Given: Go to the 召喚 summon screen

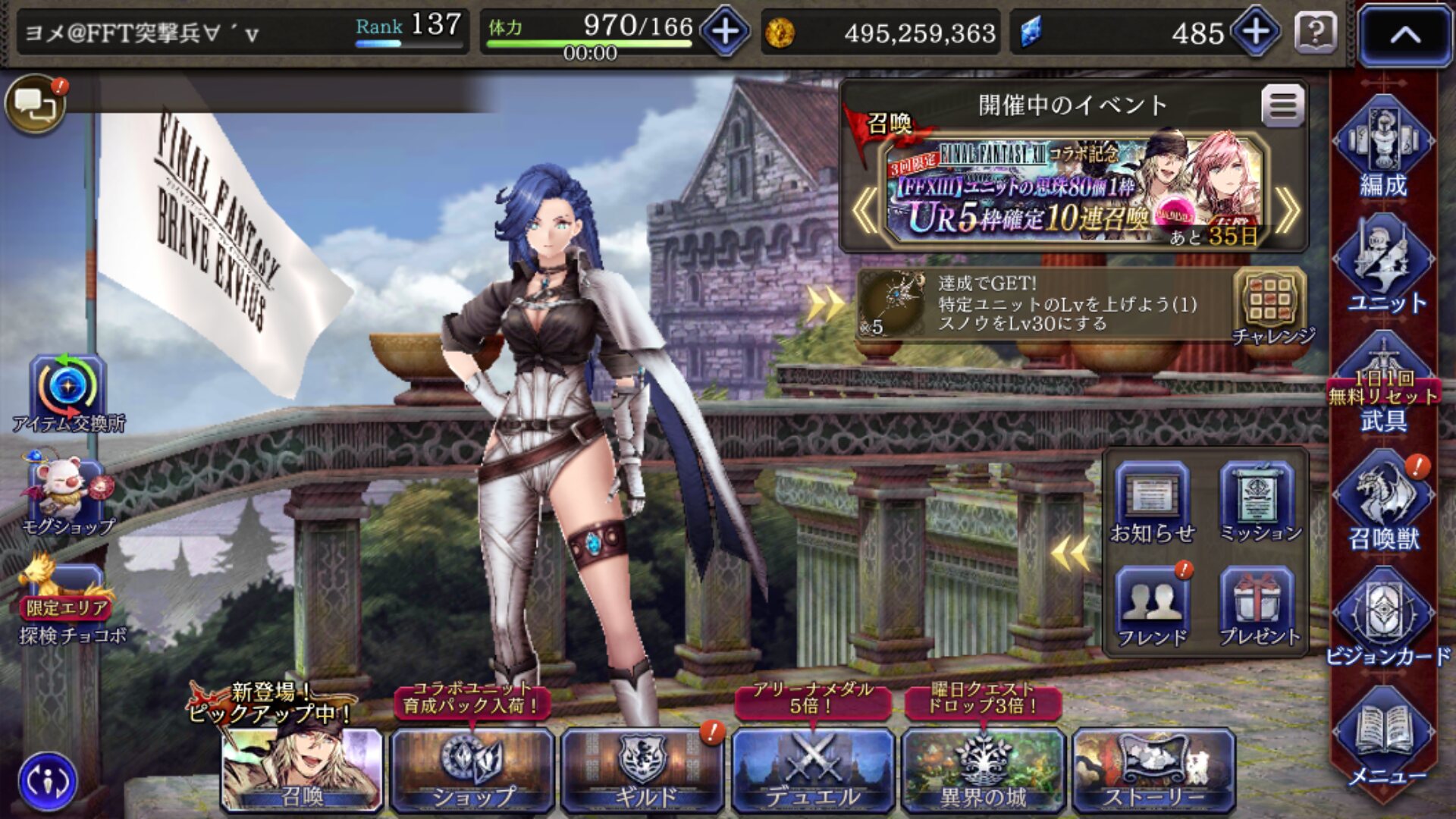Looking at the screenshot, I should pyautogui.click(x=302, y=769).
